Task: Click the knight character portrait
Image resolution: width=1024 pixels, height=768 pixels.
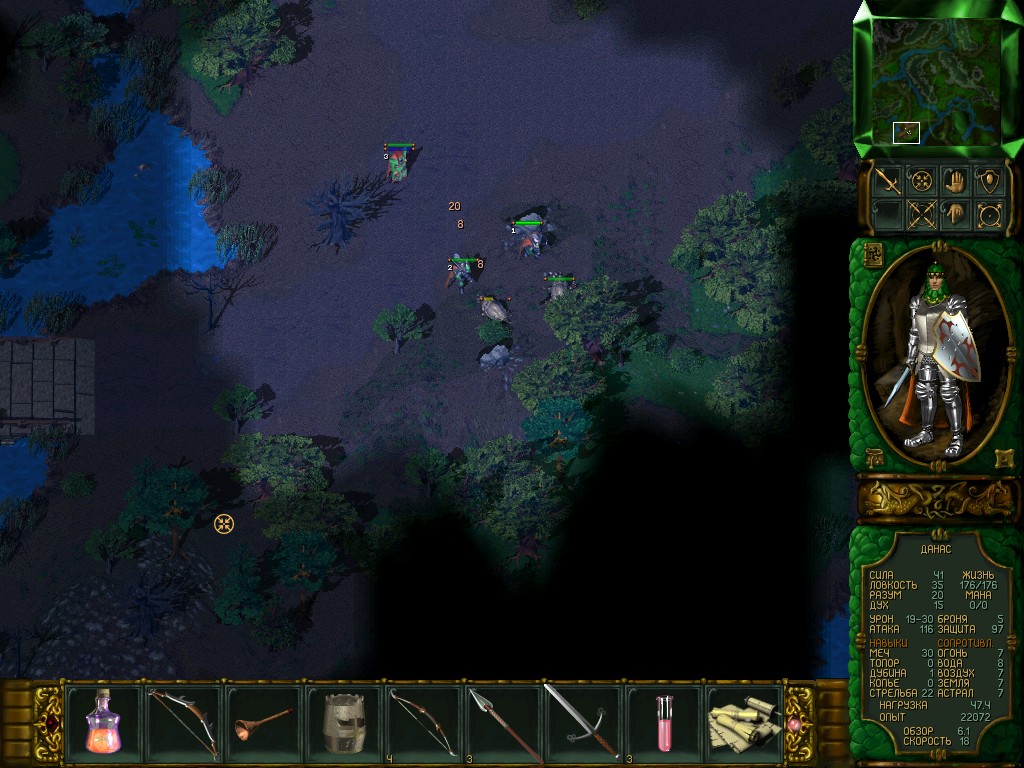Action: pos(937,355)
